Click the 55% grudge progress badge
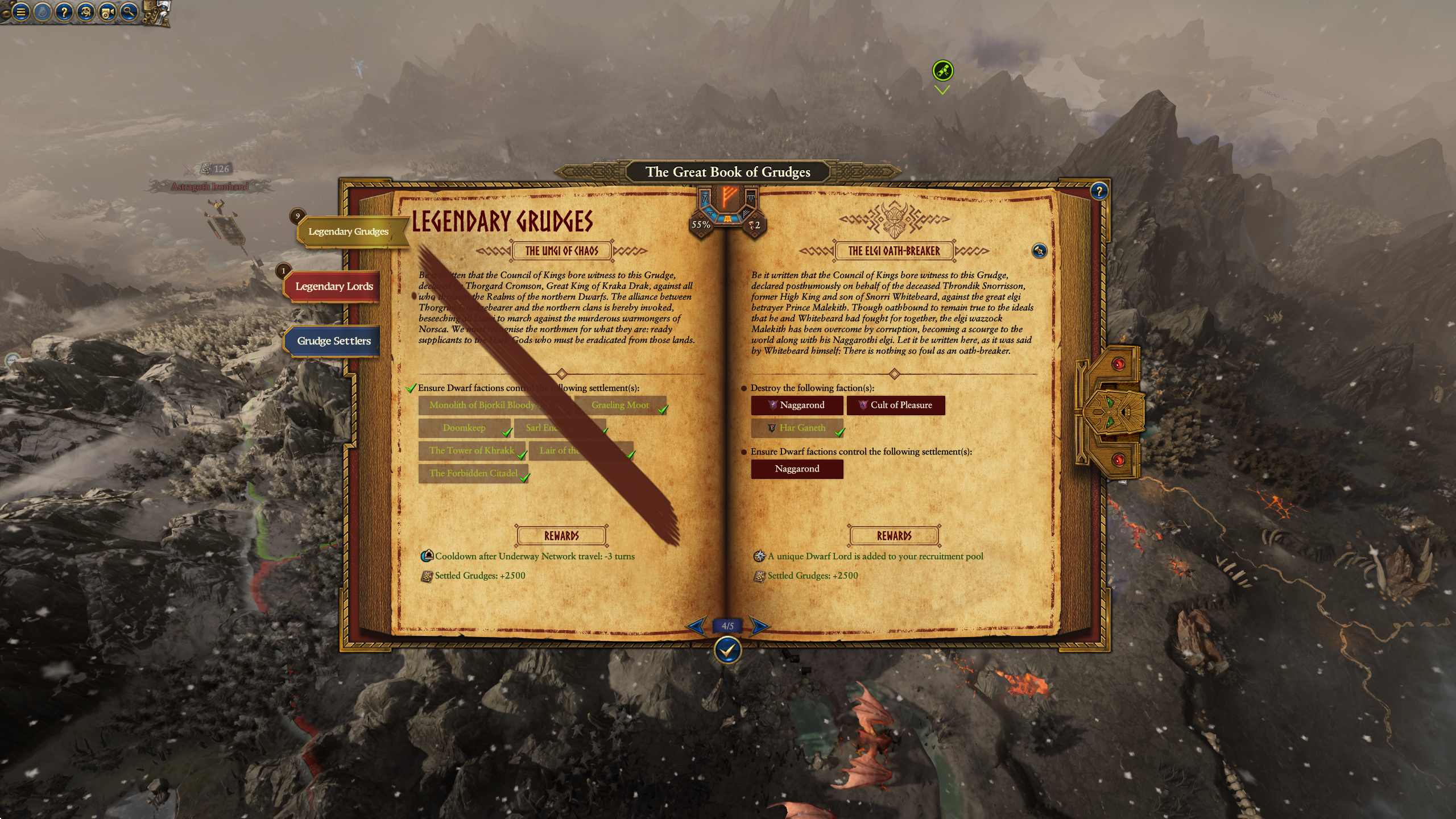The width and height of the screenshot is (1456, 819). [x=701, y=225]
